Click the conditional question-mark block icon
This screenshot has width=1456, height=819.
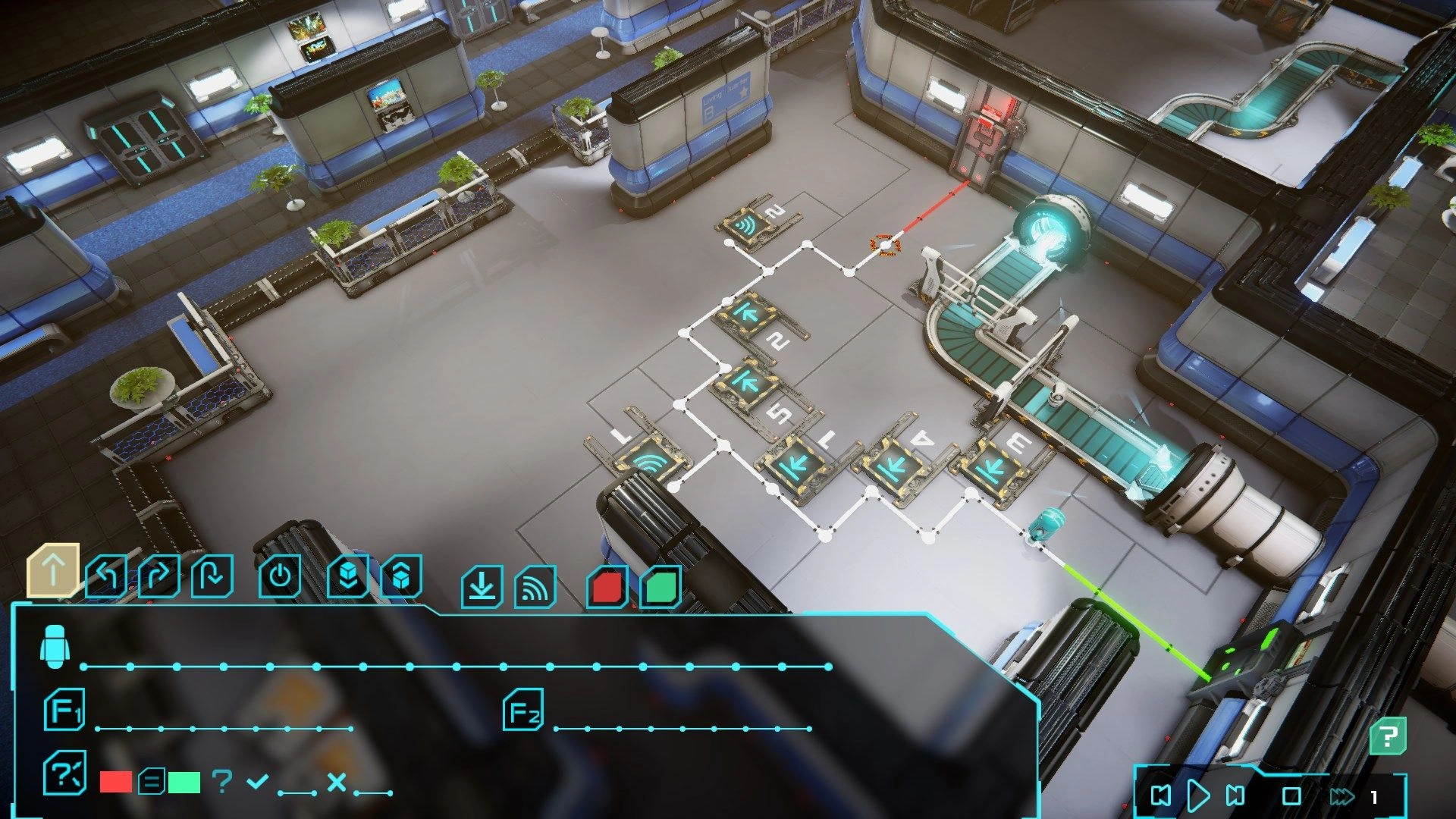click(65, 773)
